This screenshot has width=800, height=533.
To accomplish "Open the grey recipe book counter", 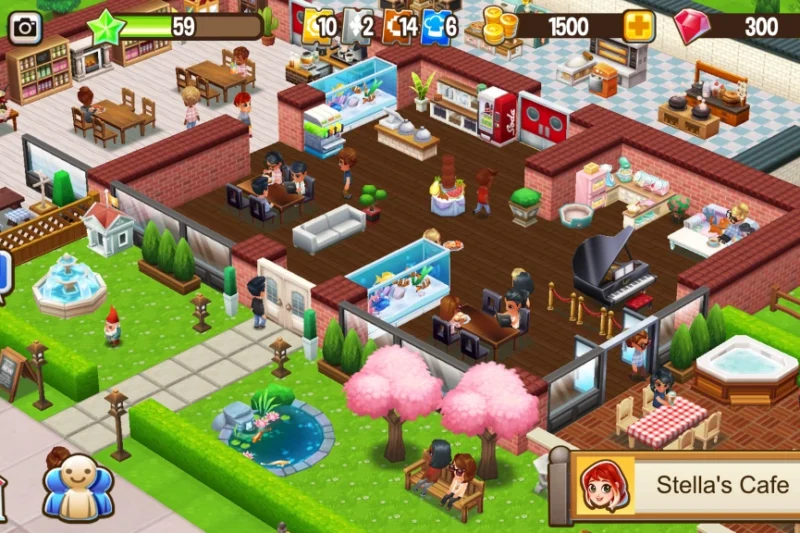I will pos(357,26).
